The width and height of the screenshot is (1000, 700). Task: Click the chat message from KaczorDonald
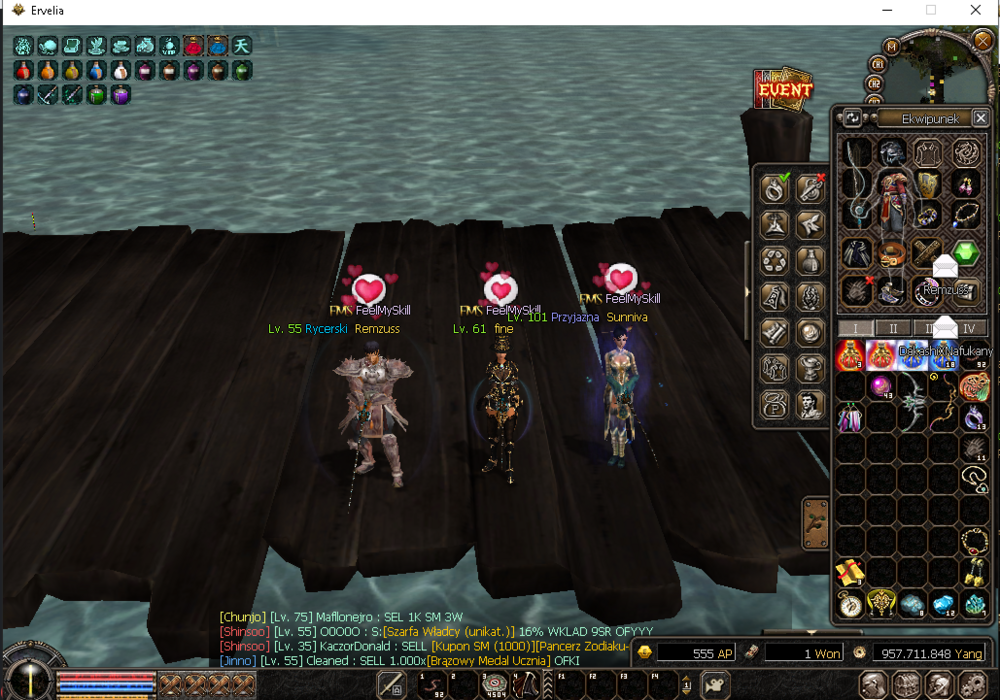[420, 646]
